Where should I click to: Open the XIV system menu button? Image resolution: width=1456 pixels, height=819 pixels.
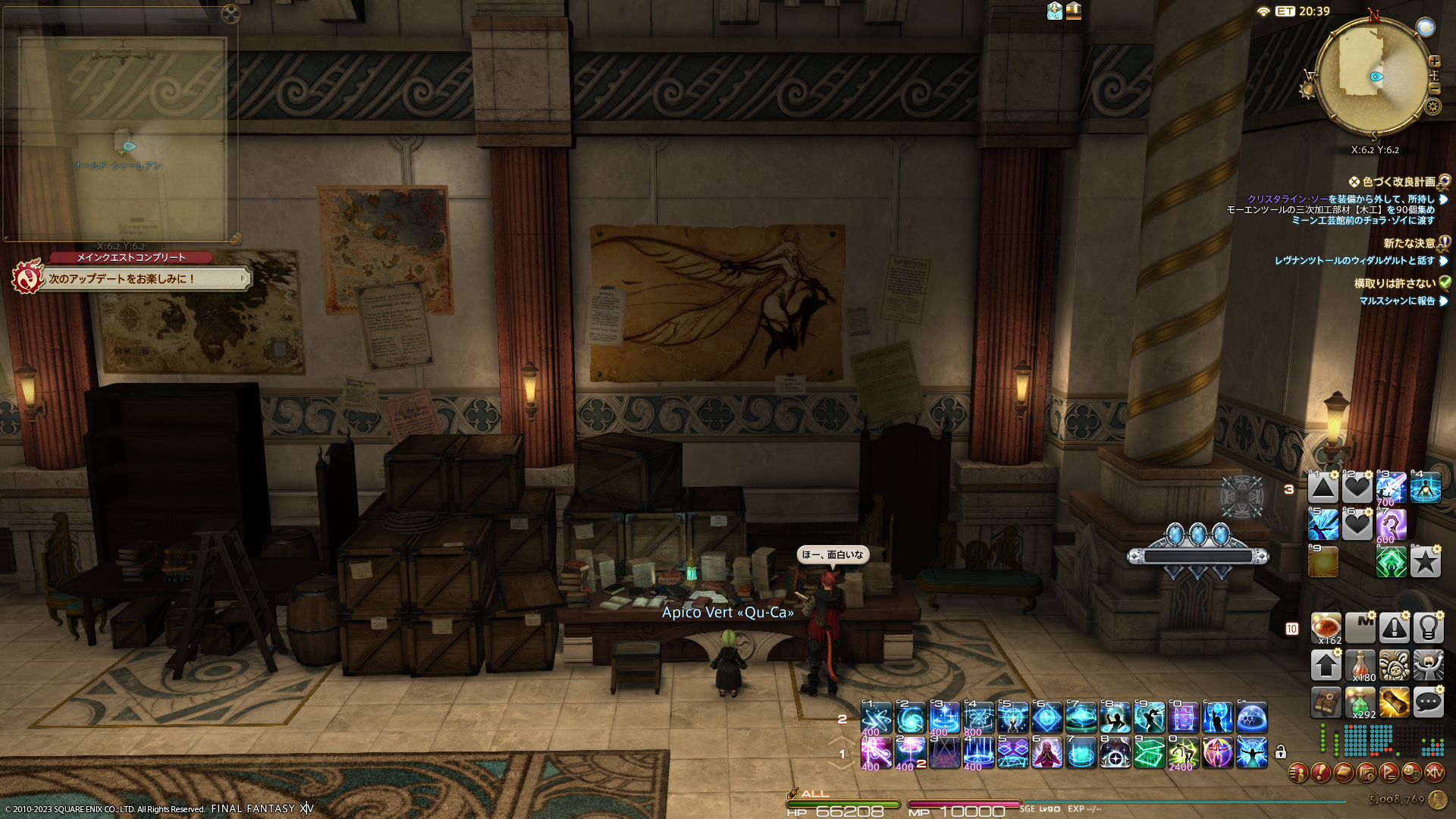pos(1434,773)
